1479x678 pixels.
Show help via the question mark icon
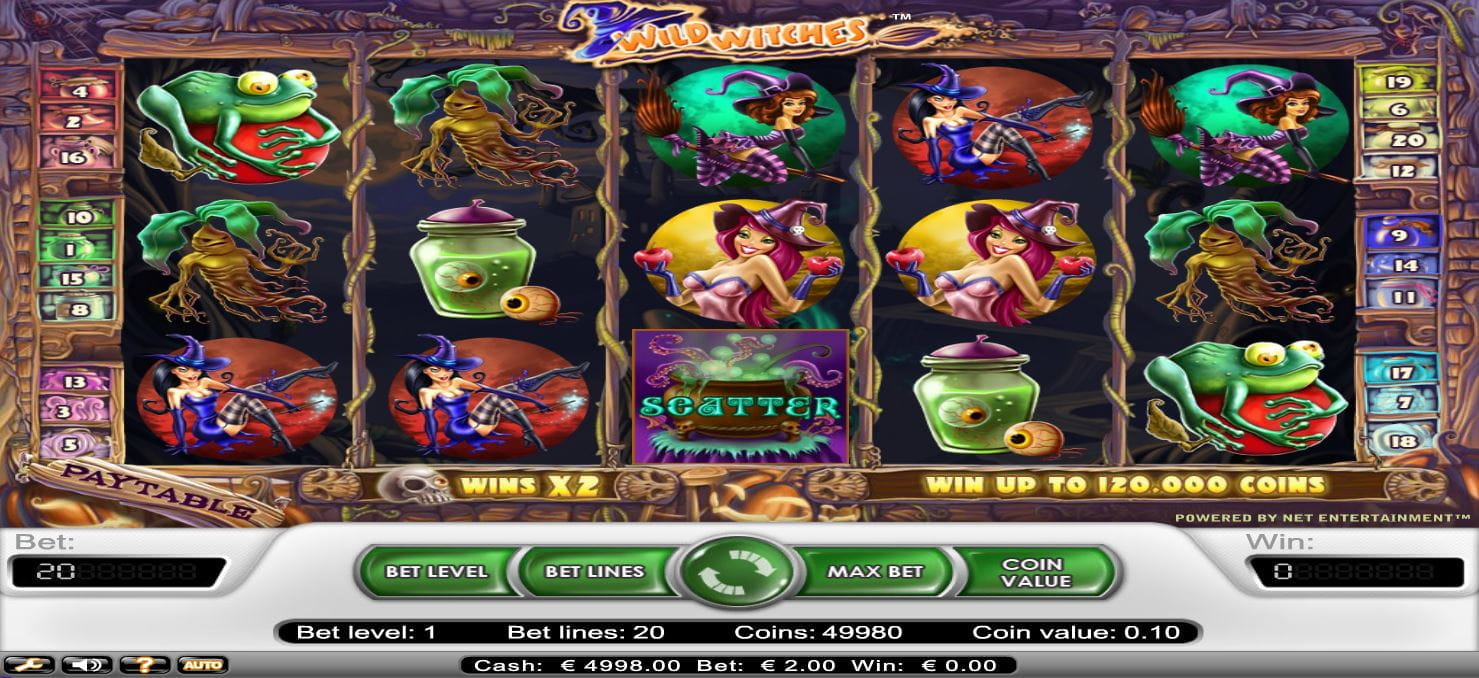144,665
